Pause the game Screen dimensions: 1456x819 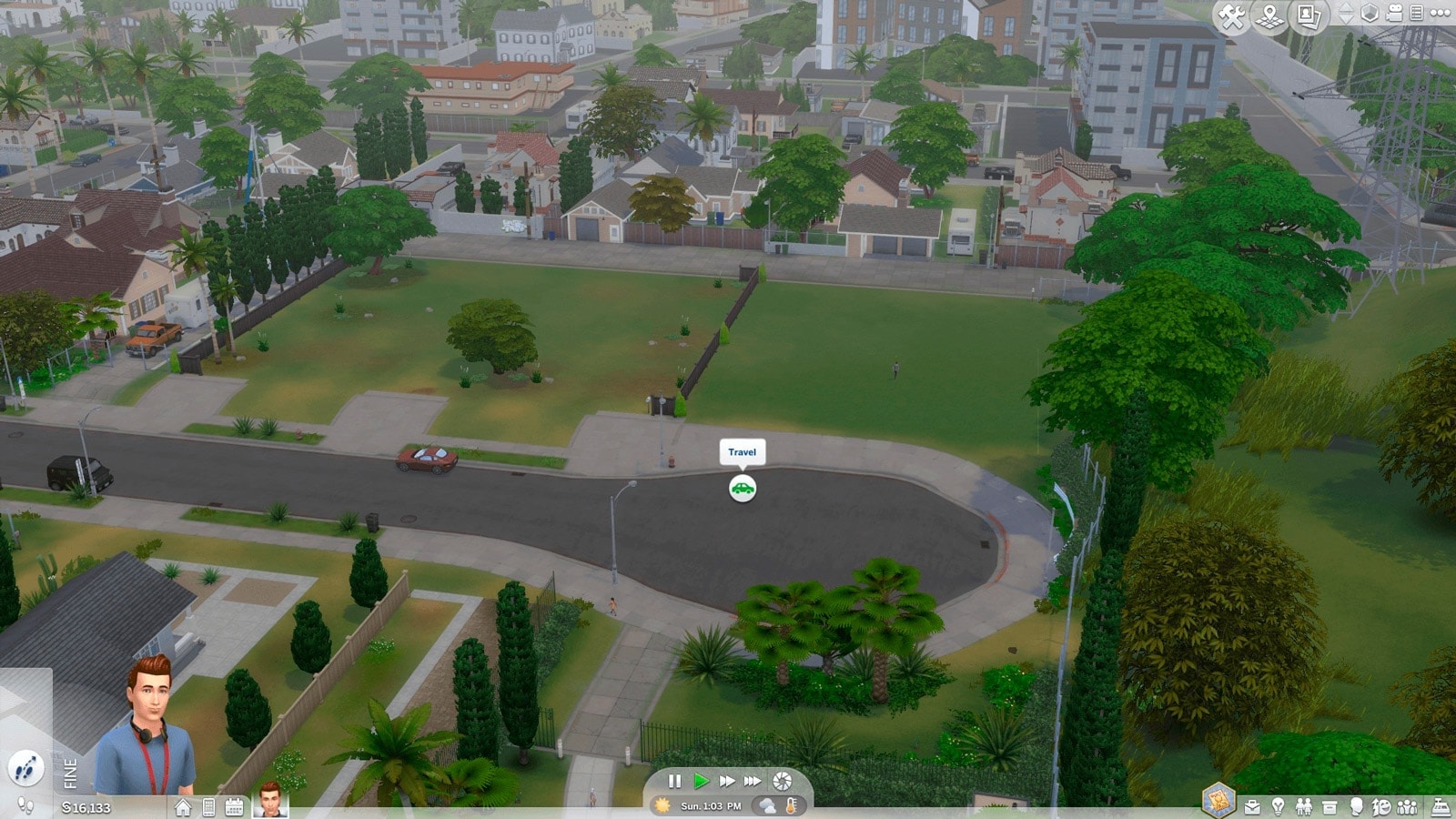tap(674, 781)
